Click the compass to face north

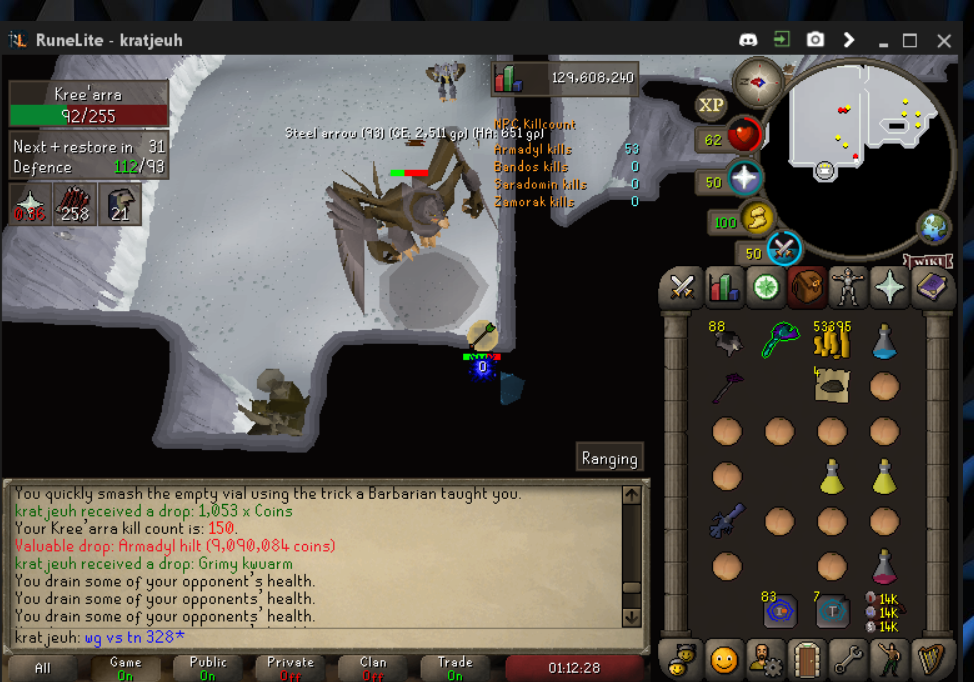point(757,81)
